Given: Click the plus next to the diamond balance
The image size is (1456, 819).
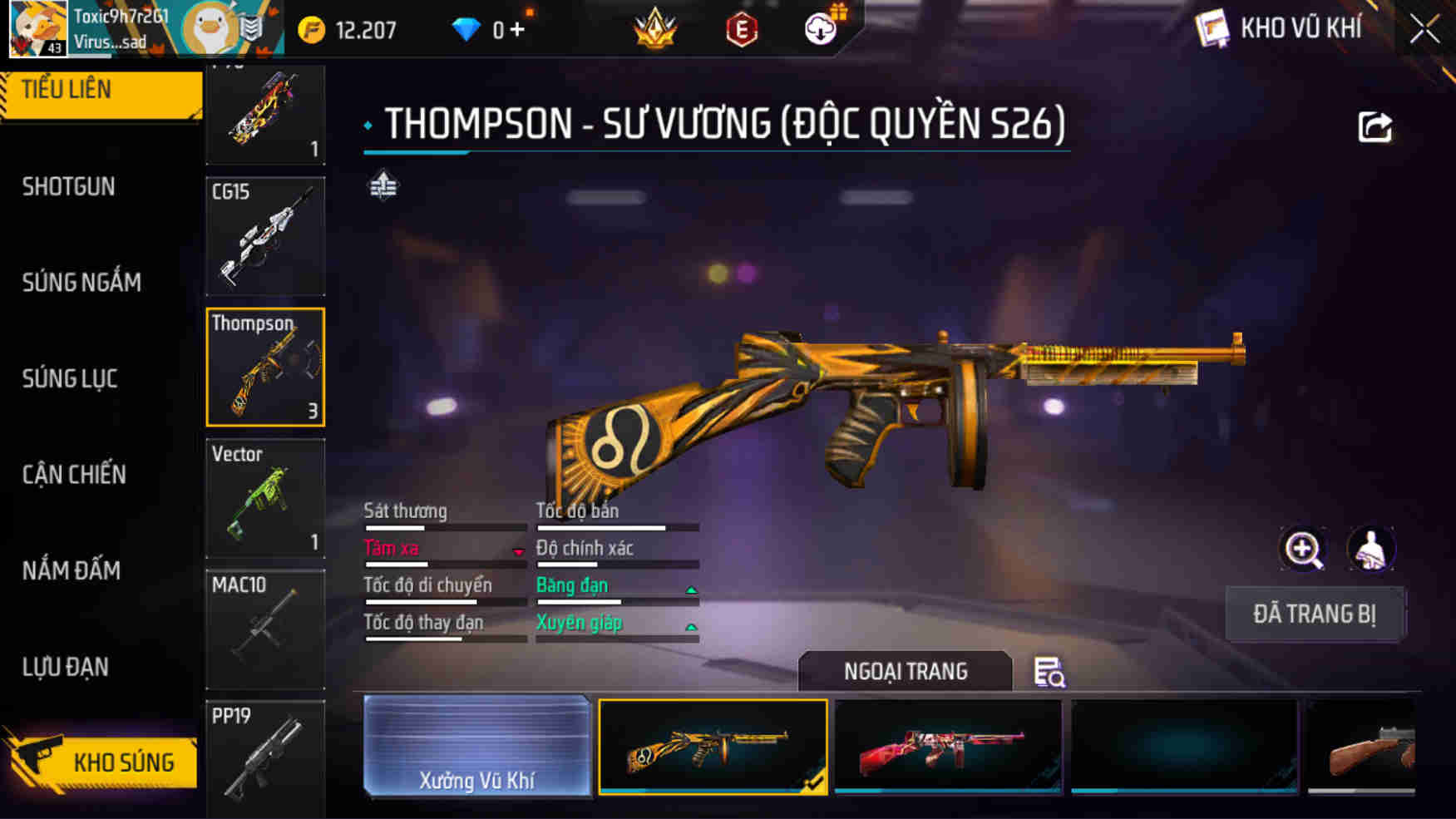Looking at the screenshot, I should click(518, 27).
